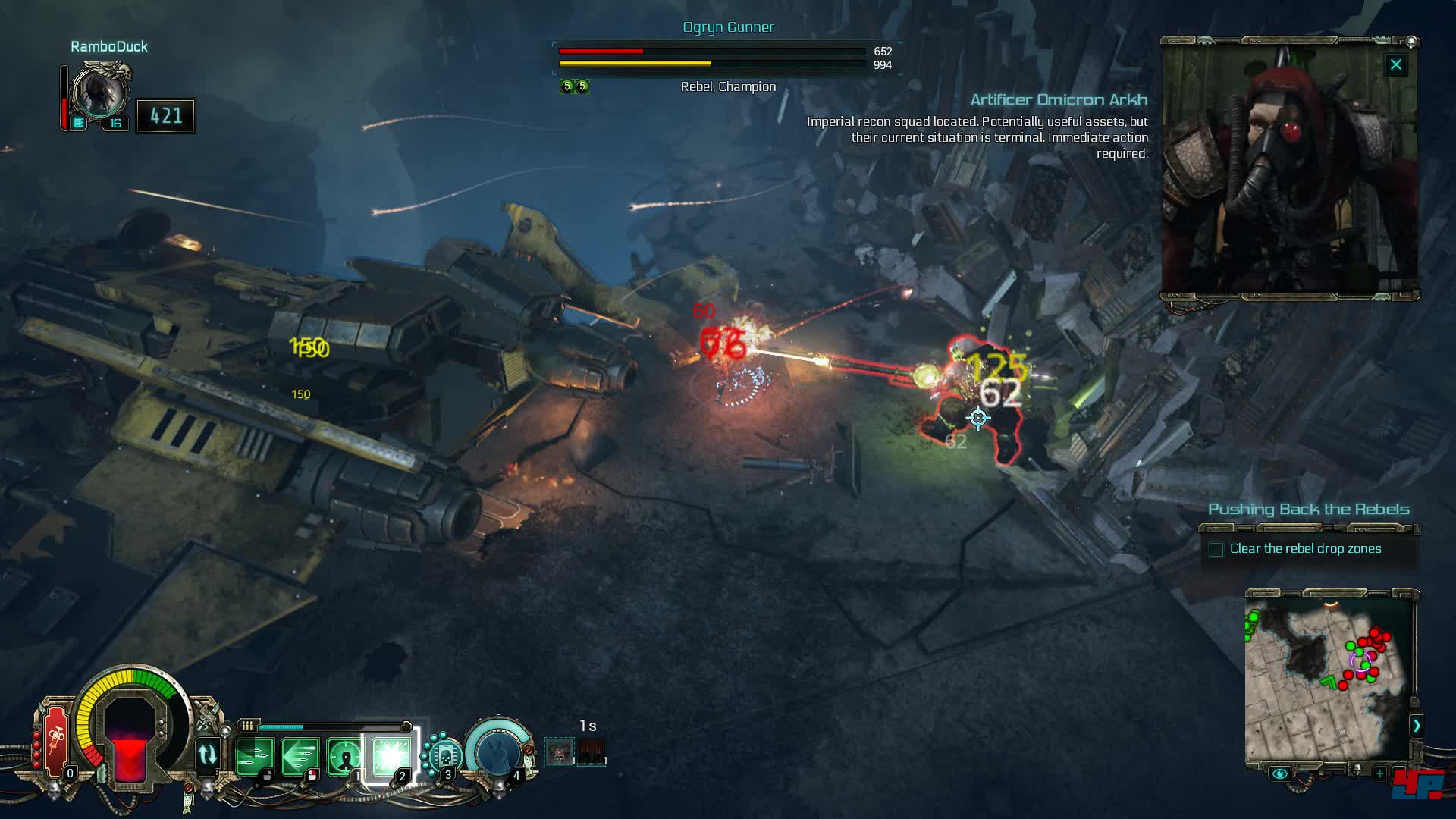Toggle minimap visibility with the eye button
Image resolution: width=1456 pixels, height=819 pixels.
coord(1279,773)
